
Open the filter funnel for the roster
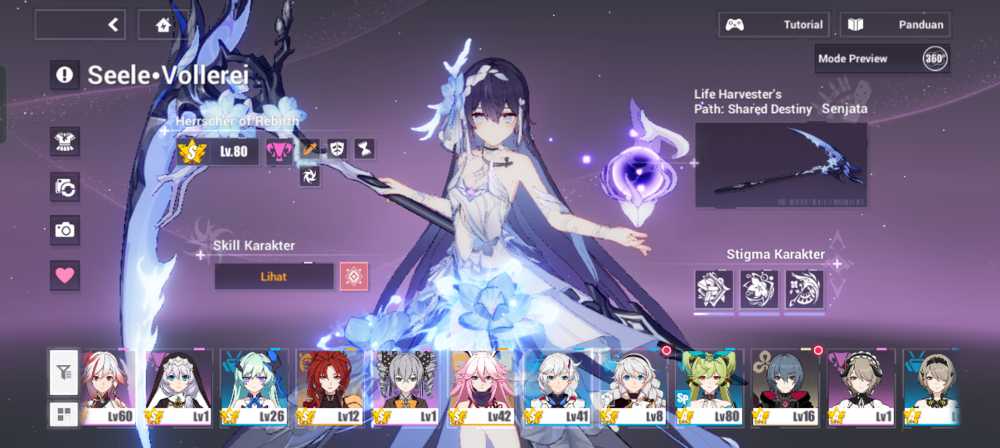64,373
